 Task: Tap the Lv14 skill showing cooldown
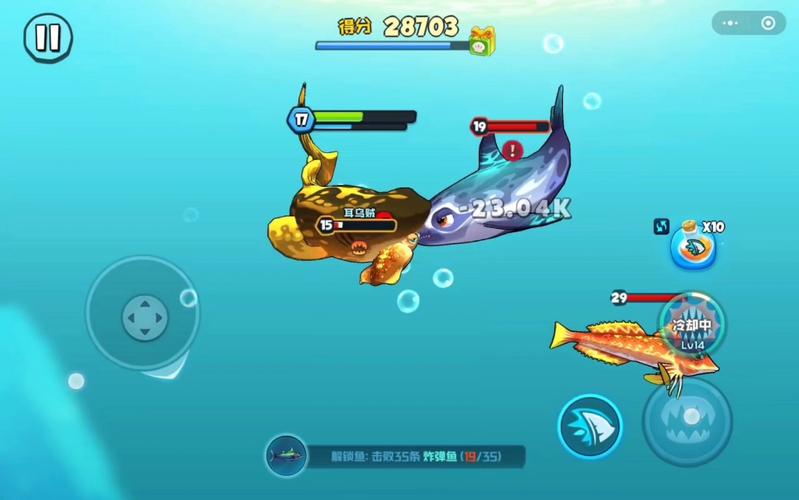click(x=692, y=324)
